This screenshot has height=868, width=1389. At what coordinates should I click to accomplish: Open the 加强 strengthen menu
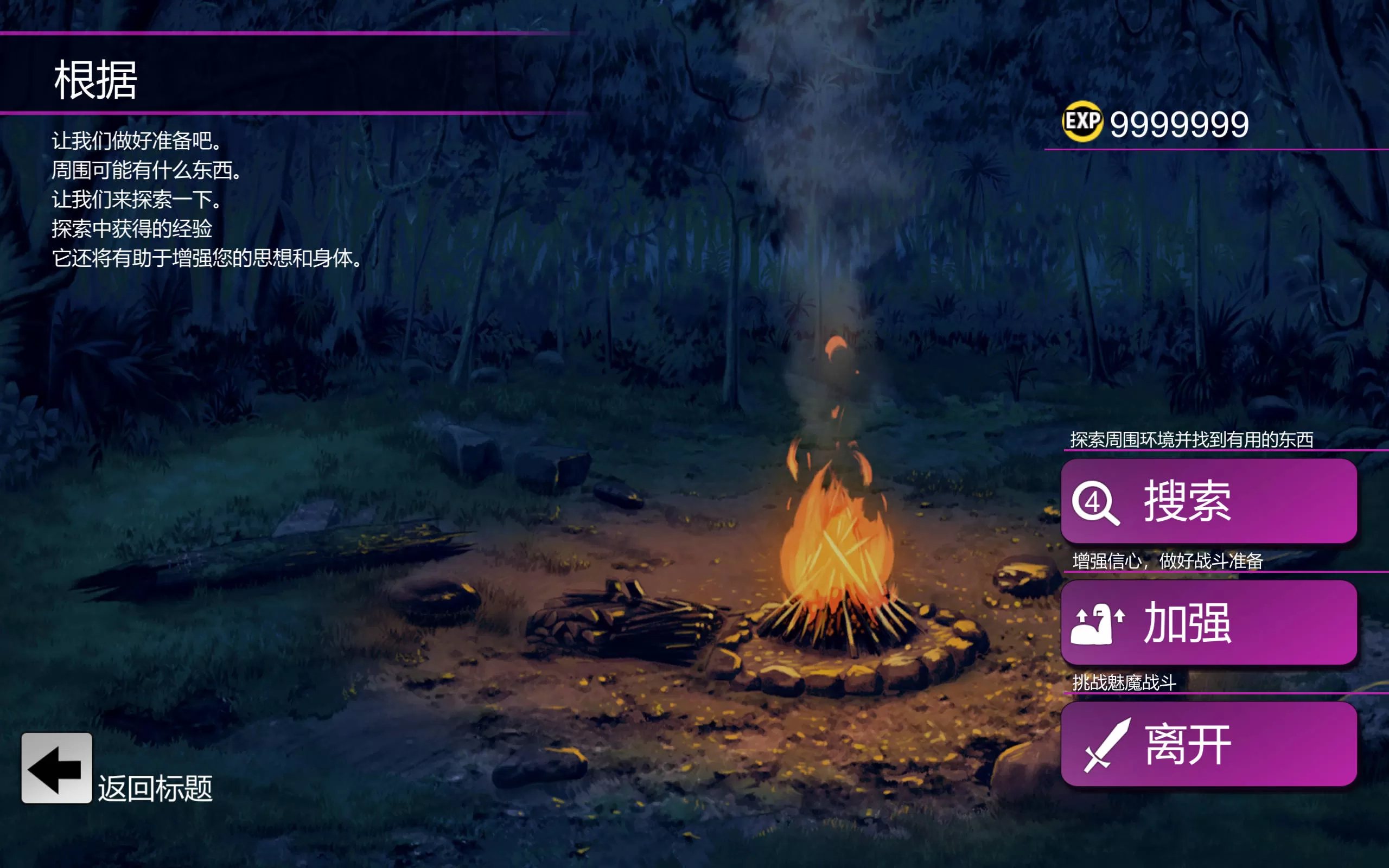[x=1209, y=623]
